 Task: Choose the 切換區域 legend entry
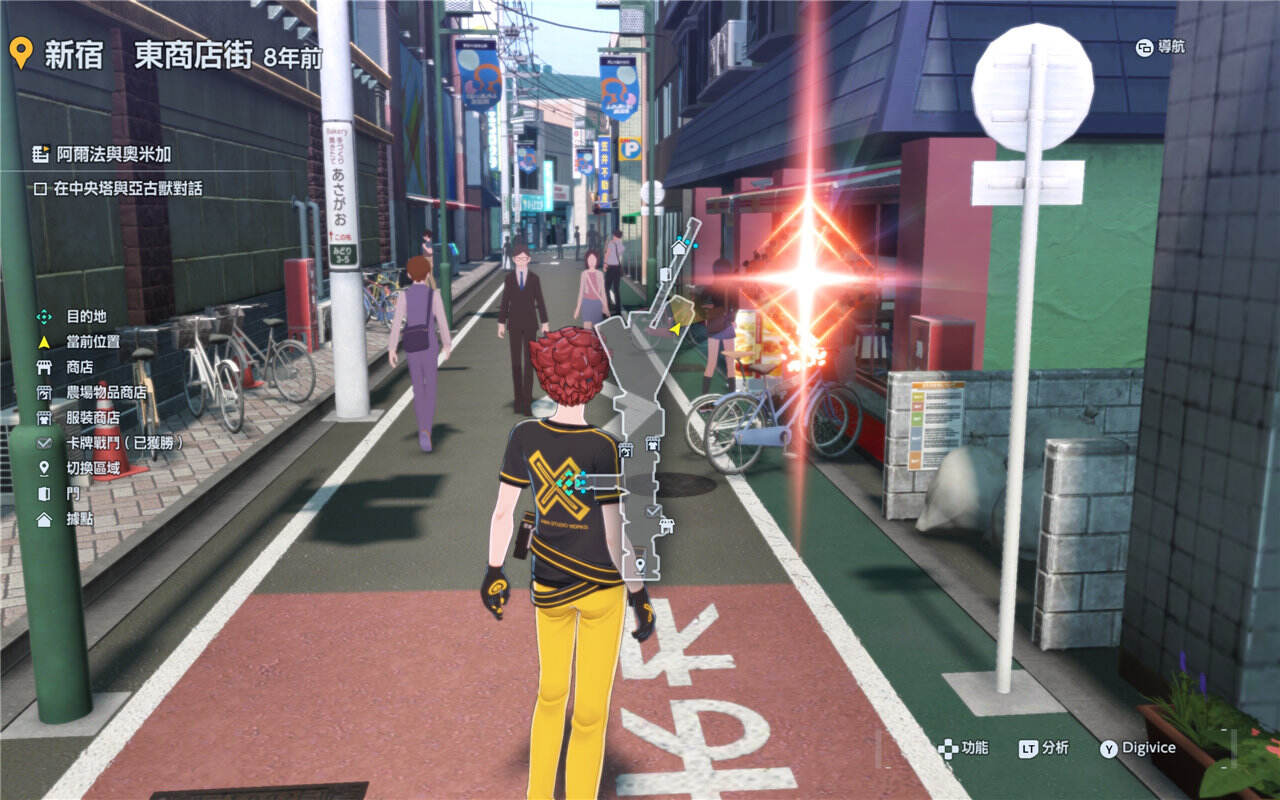click(93, 468)
